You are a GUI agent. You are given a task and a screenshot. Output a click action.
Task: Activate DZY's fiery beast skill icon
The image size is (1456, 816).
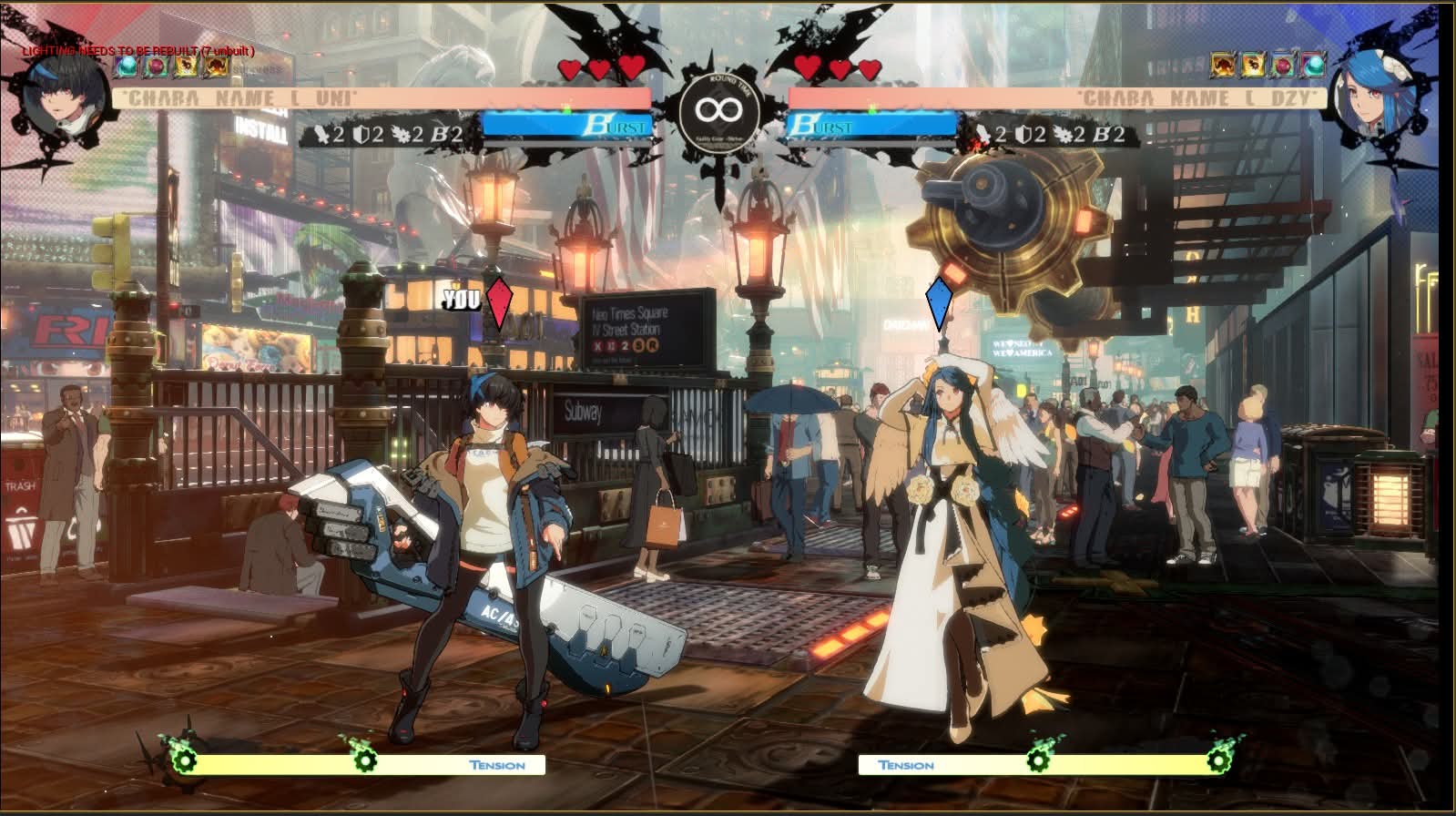coord(1223,65)
